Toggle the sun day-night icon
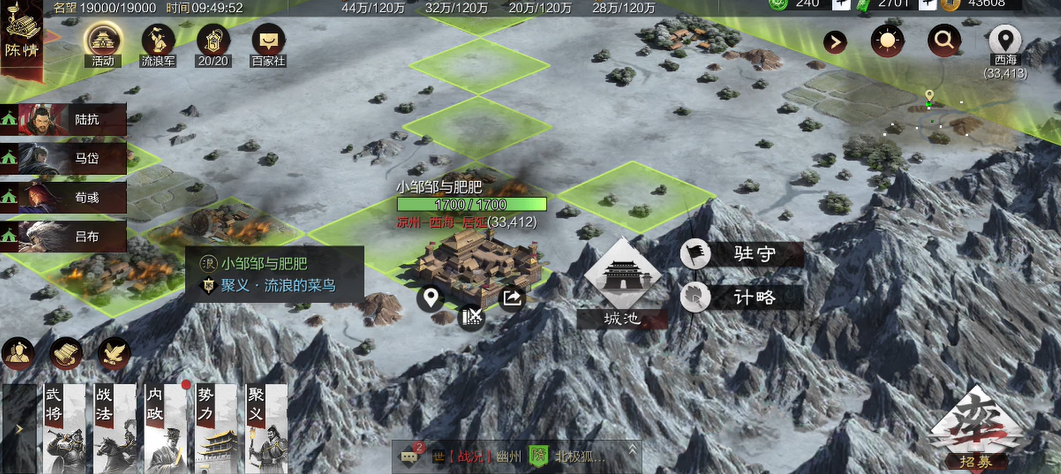 [x=886, y=41]
